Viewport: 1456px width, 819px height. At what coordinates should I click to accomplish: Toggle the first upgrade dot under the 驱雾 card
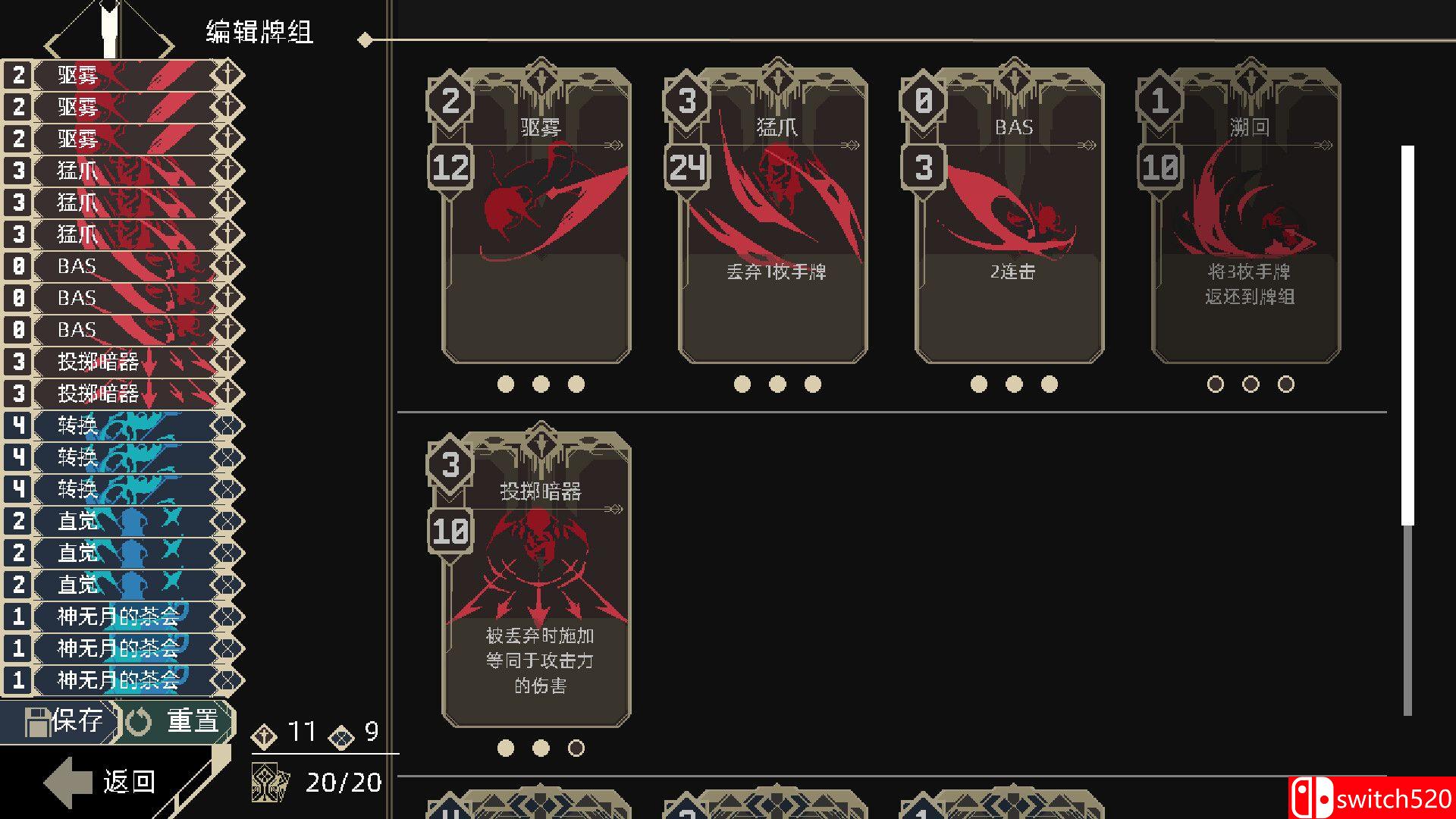[x=504, y=384]
